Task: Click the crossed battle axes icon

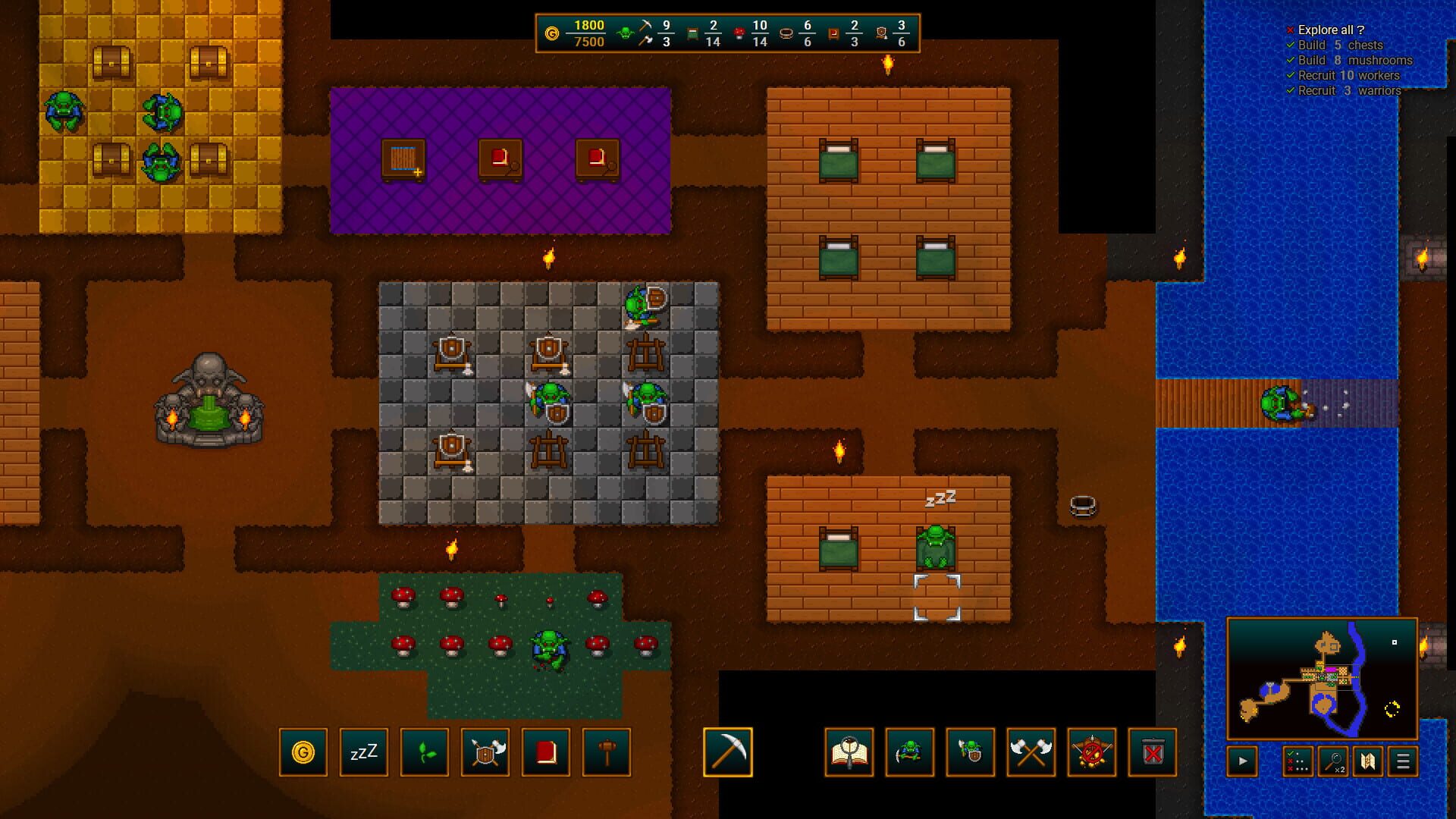Action: click(1031, 753)
